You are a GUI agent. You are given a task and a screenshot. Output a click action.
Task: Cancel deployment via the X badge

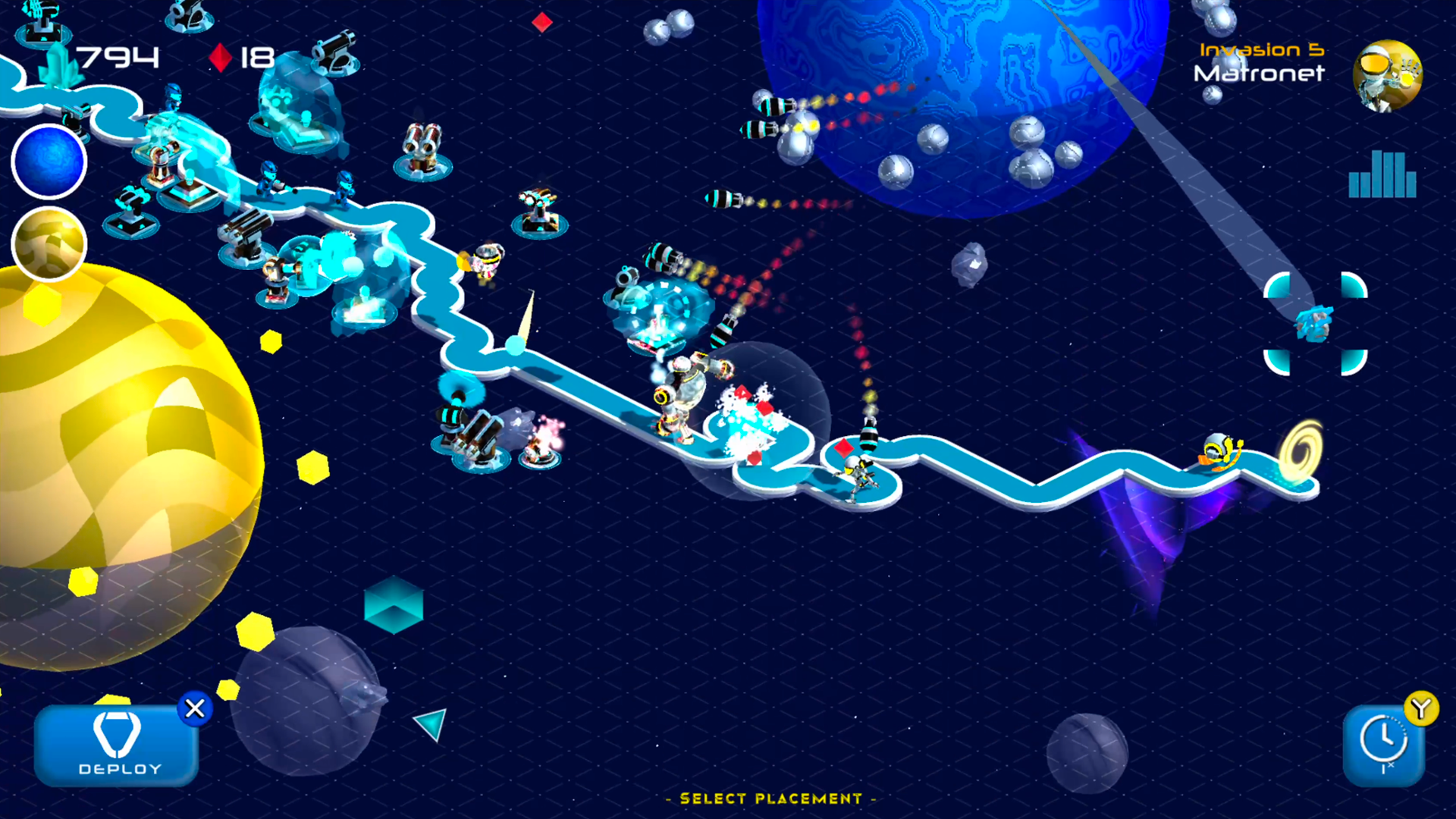pos(196,709)
